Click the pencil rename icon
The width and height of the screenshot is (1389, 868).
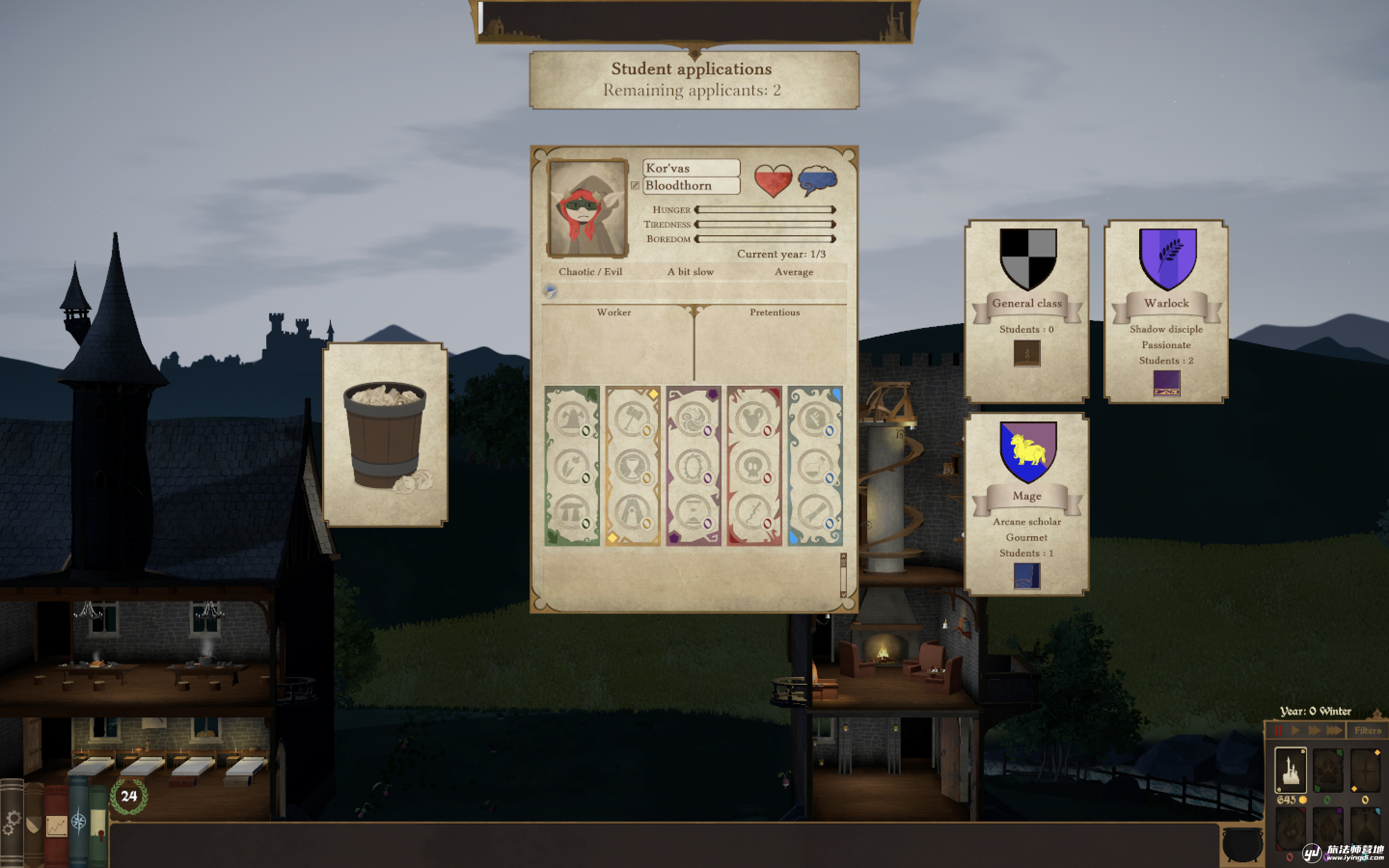click(635, 186)
